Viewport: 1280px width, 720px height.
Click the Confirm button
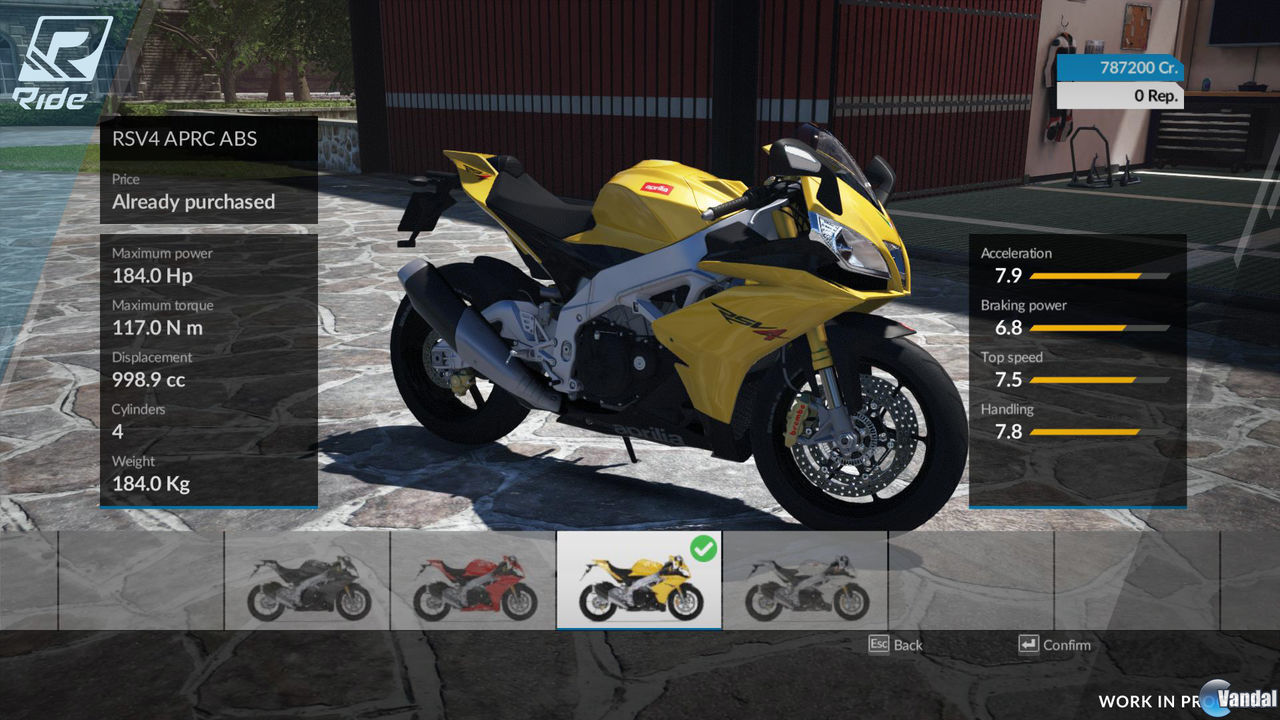[1057, 645]
